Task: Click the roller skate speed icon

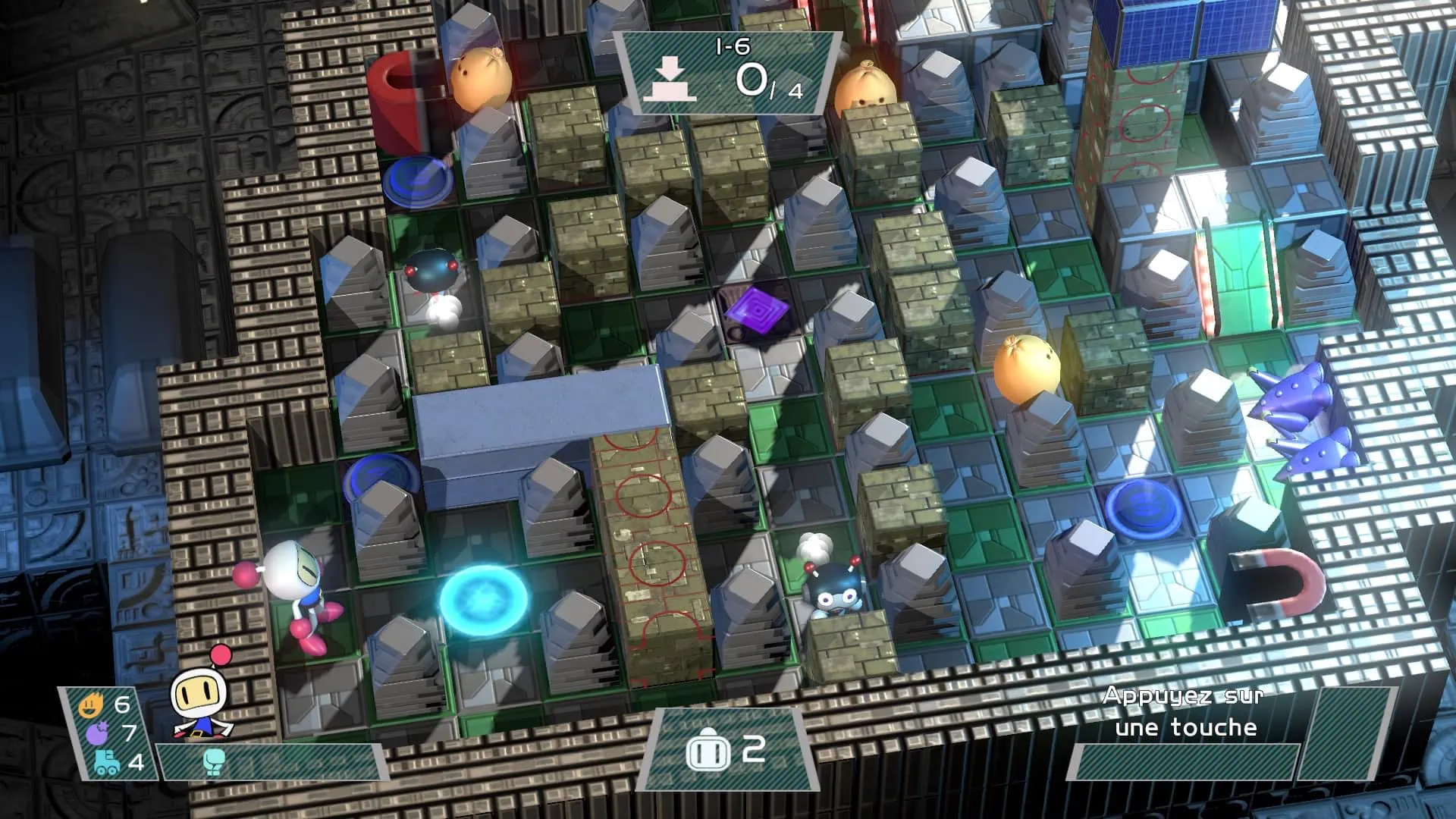Action: [106, 761]
